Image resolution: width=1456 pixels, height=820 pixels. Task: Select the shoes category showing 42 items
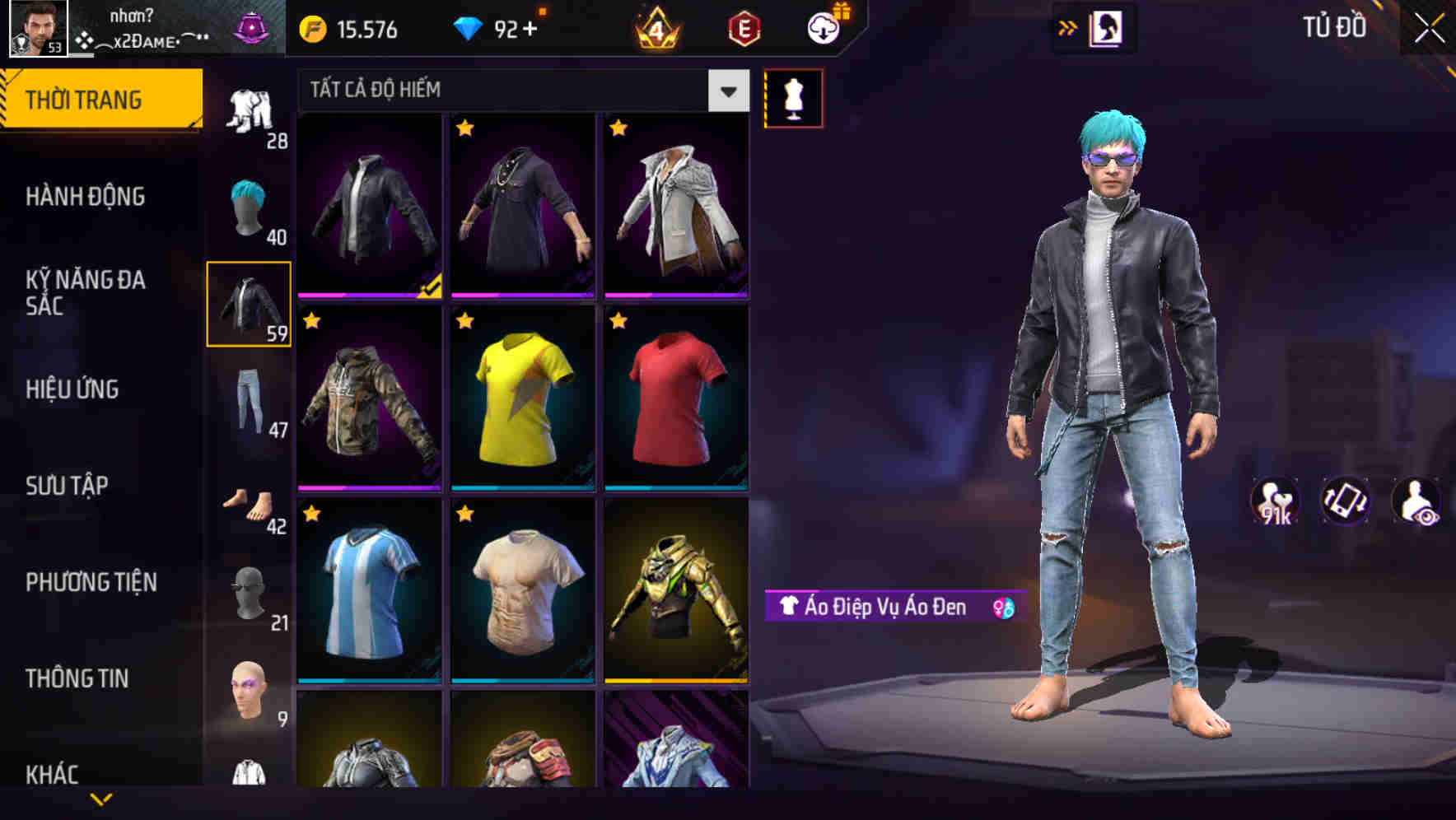(x=250, y=510)
